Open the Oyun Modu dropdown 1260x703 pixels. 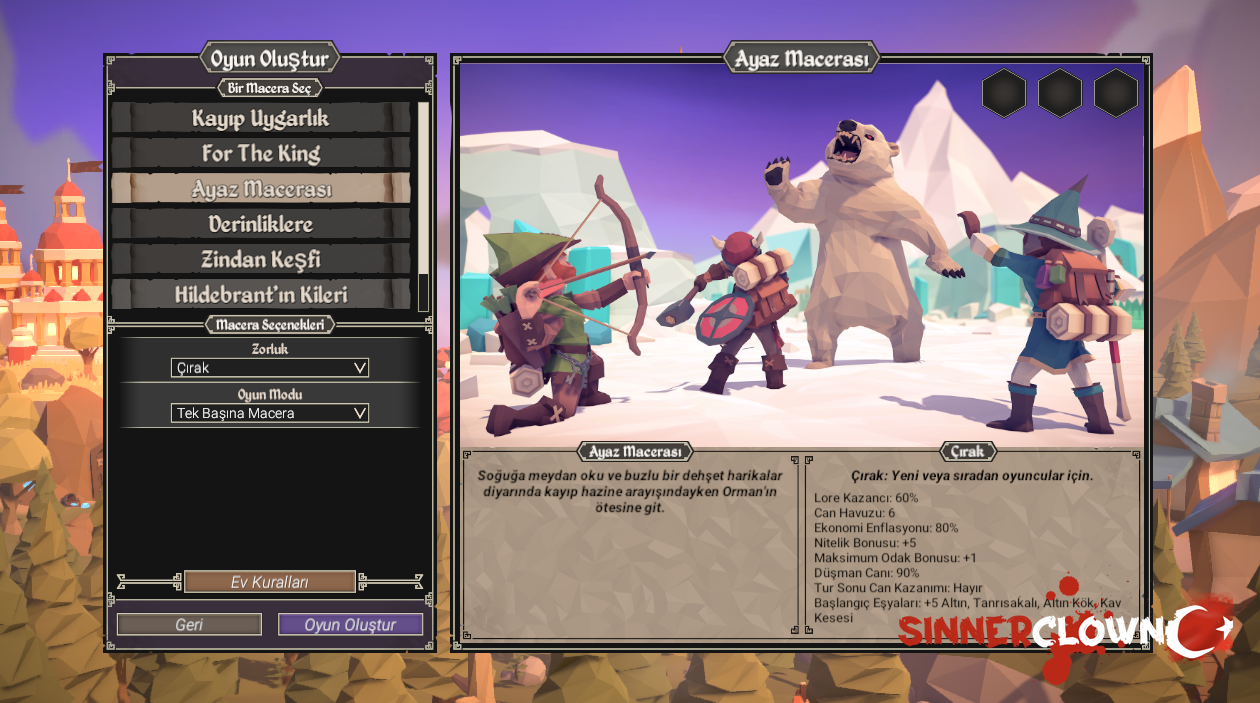click(x=270, y=413)
